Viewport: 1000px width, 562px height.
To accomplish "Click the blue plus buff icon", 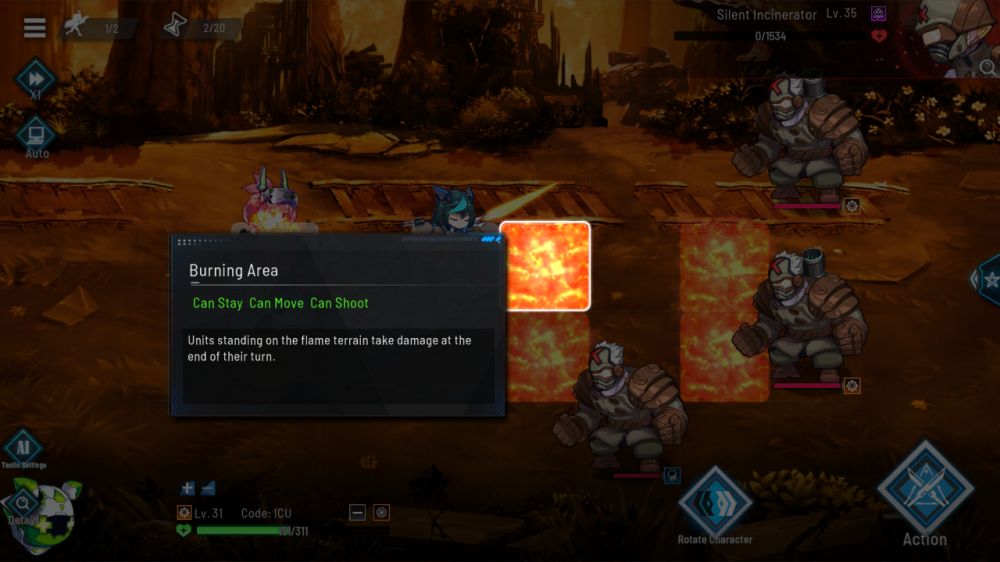I will (187, 488).
